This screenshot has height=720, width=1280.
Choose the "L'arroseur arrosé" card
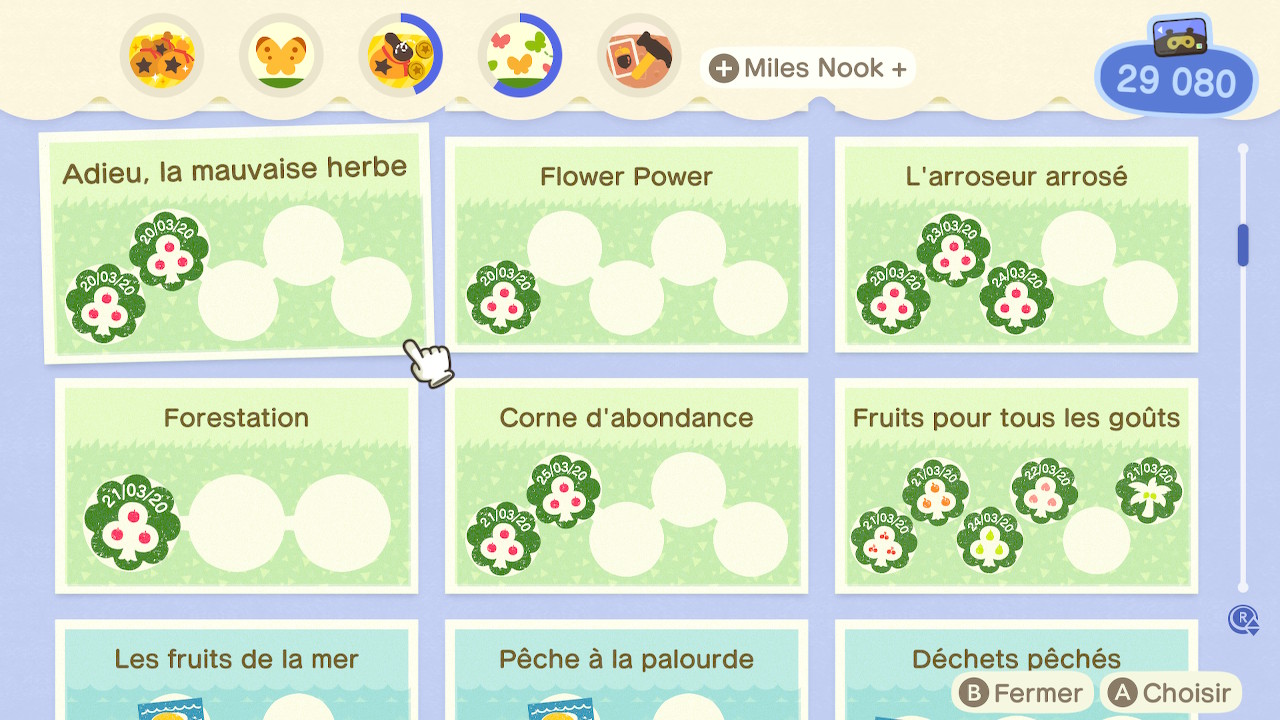pos(1016,244)
